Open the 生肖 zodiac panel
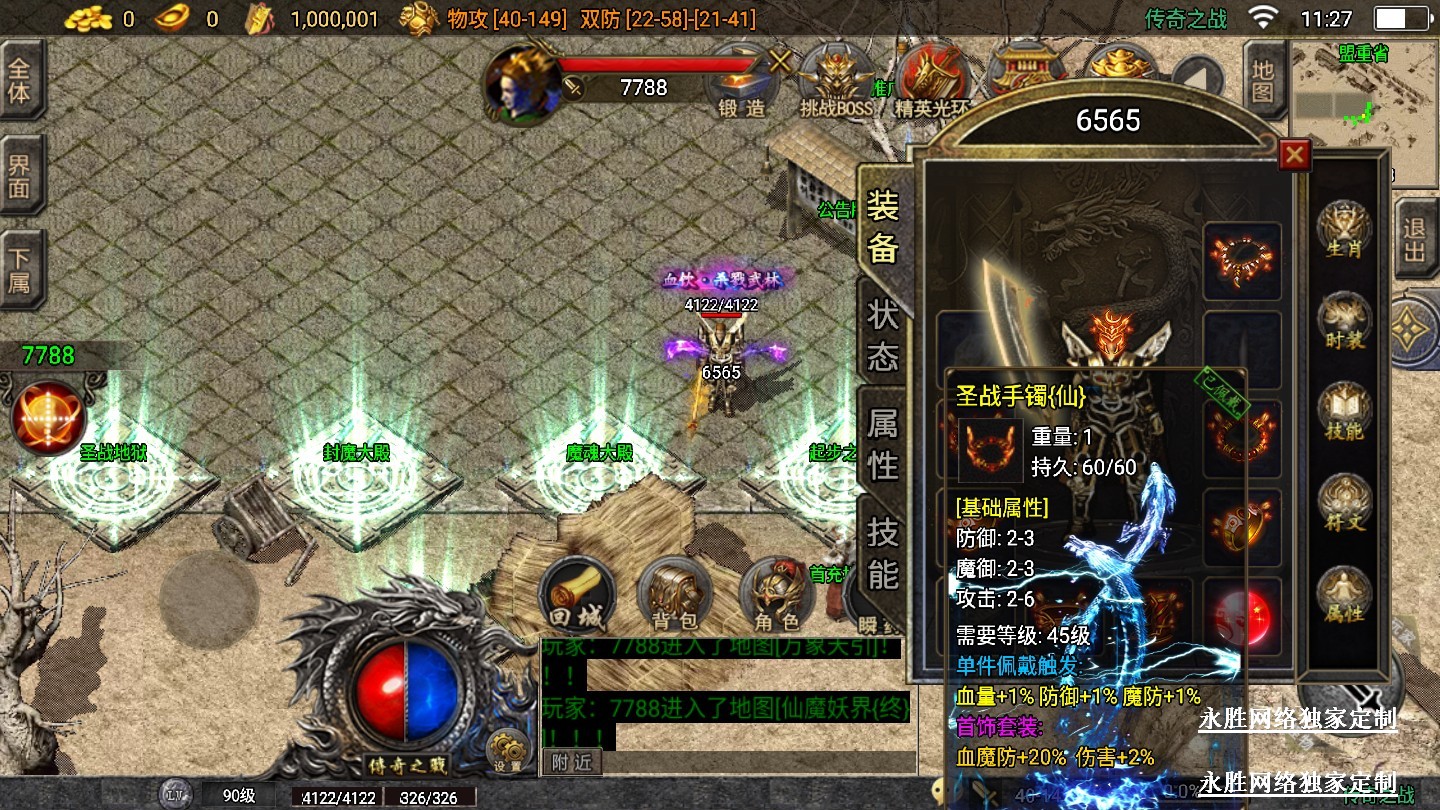The image size is (1440, 810). [x=1344, y=230]
